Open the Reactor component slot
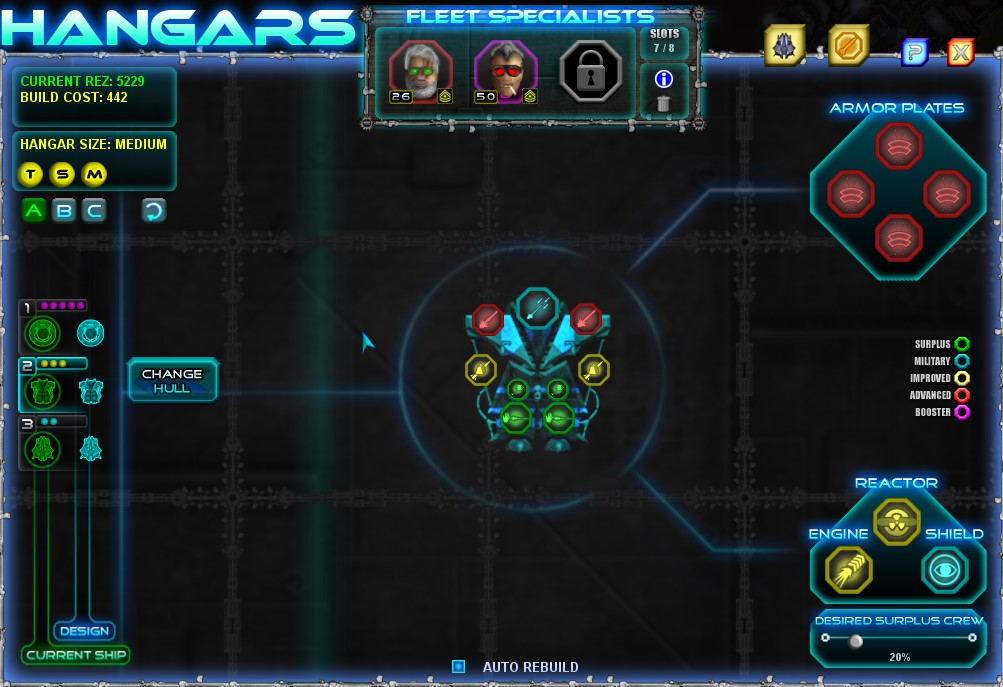The height and width of the screenshot is (687, 1003). click(895, 520)
